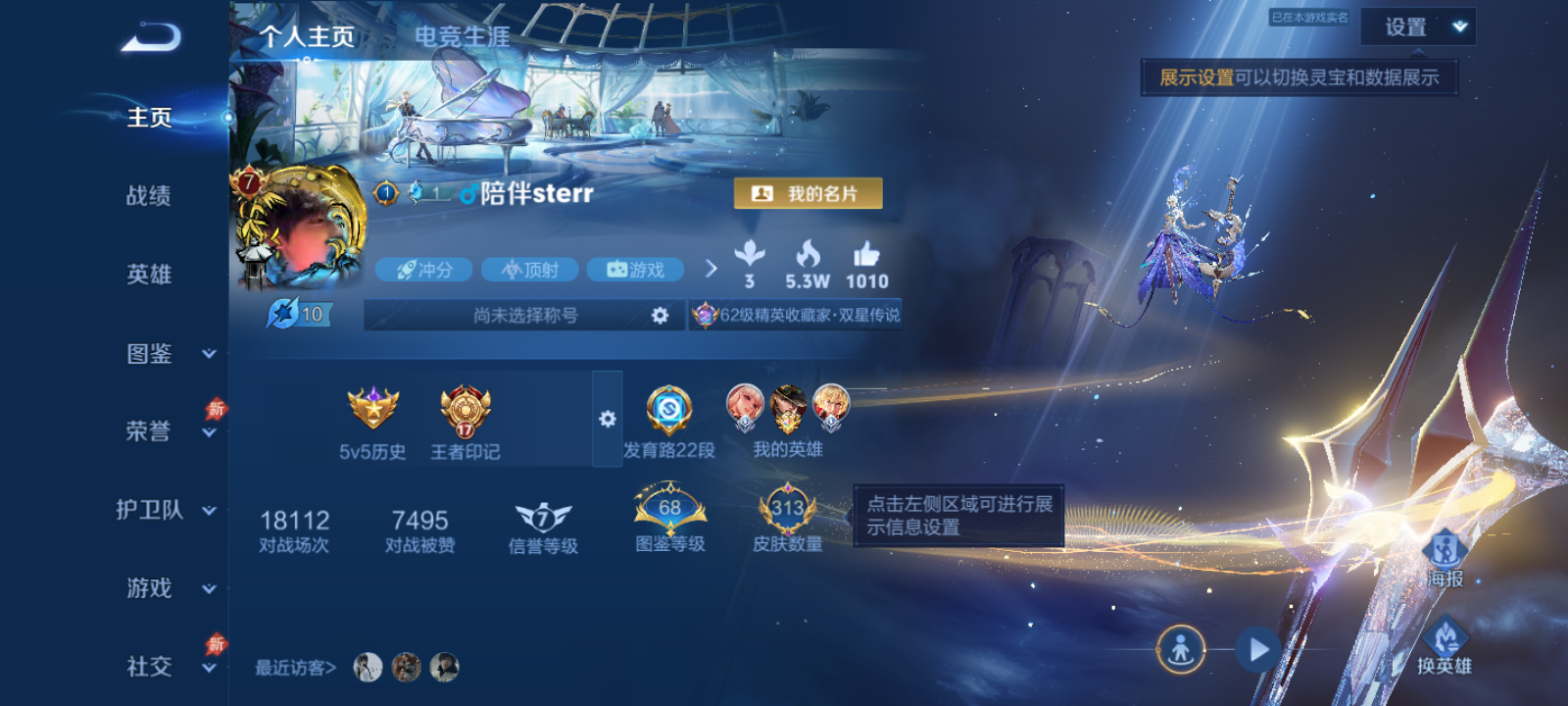The height and width of the screenshot is (706, 1568).
Task: Open the 海报 poster icon
Action: pyautogui.click(x=1444, y=550)
